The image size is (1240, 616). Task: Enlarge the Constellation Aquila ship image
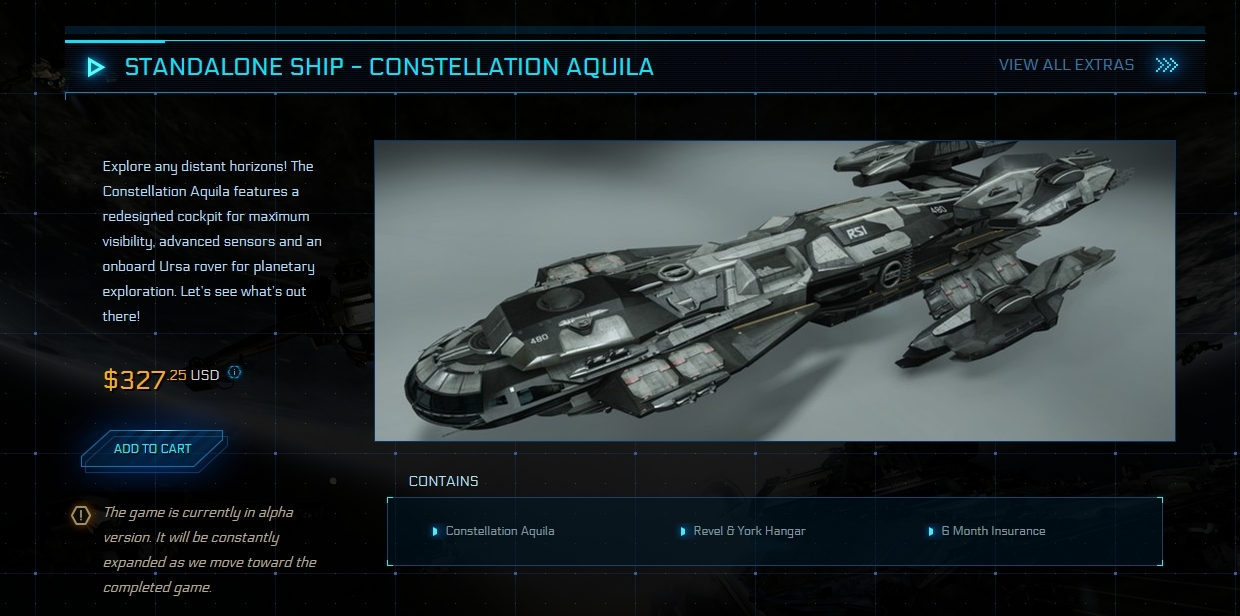click(x=774, y=290)
